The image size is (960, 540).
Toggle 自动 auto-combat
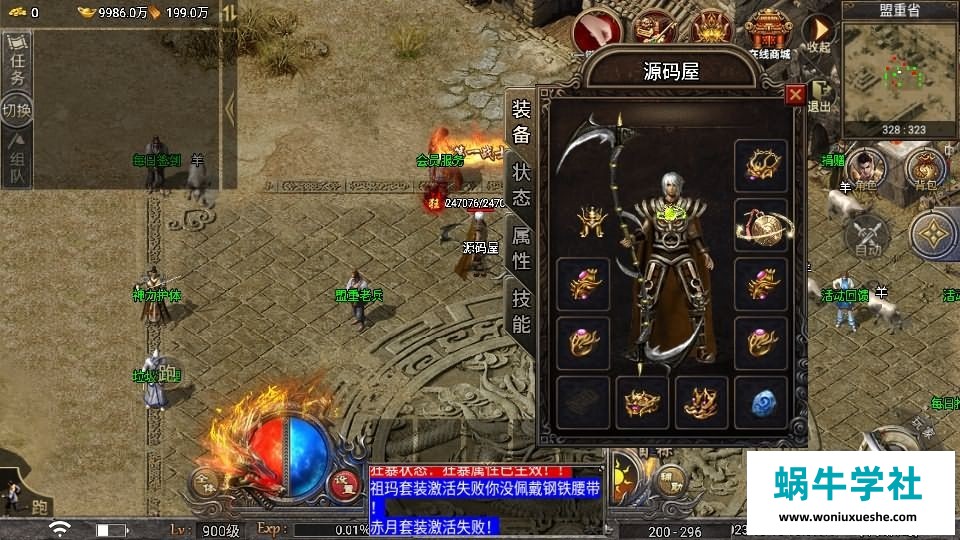866,236
